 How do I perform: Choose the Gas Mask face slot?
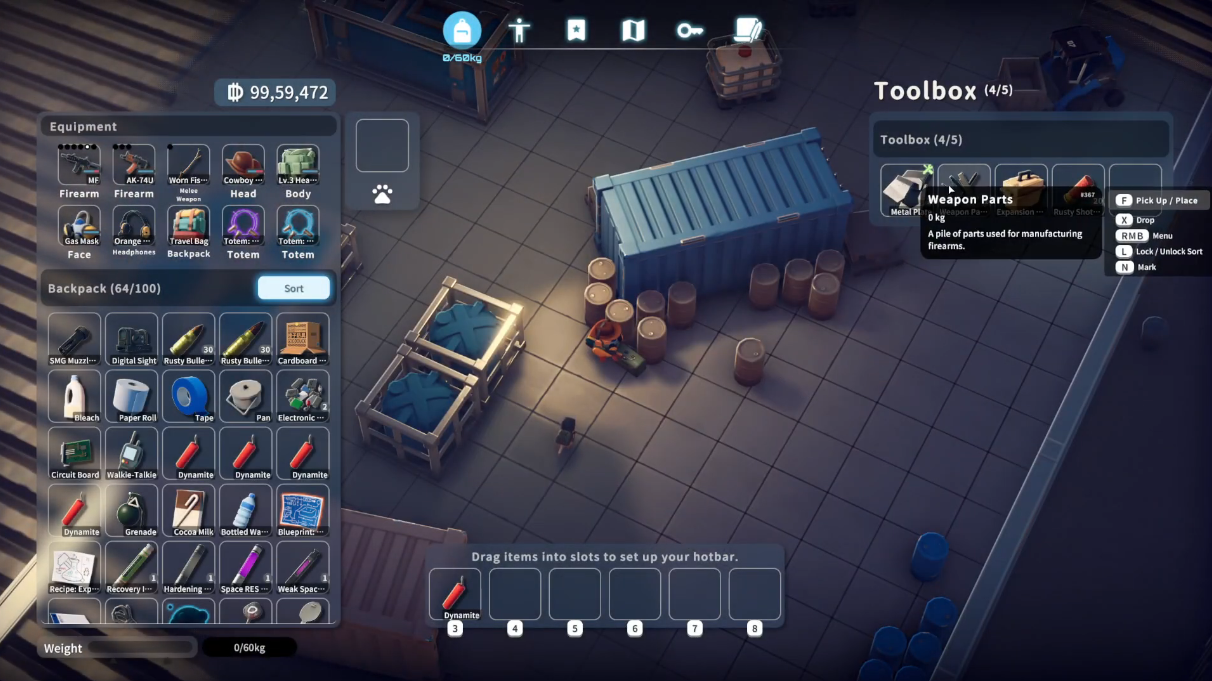click(x=79, y=228)
